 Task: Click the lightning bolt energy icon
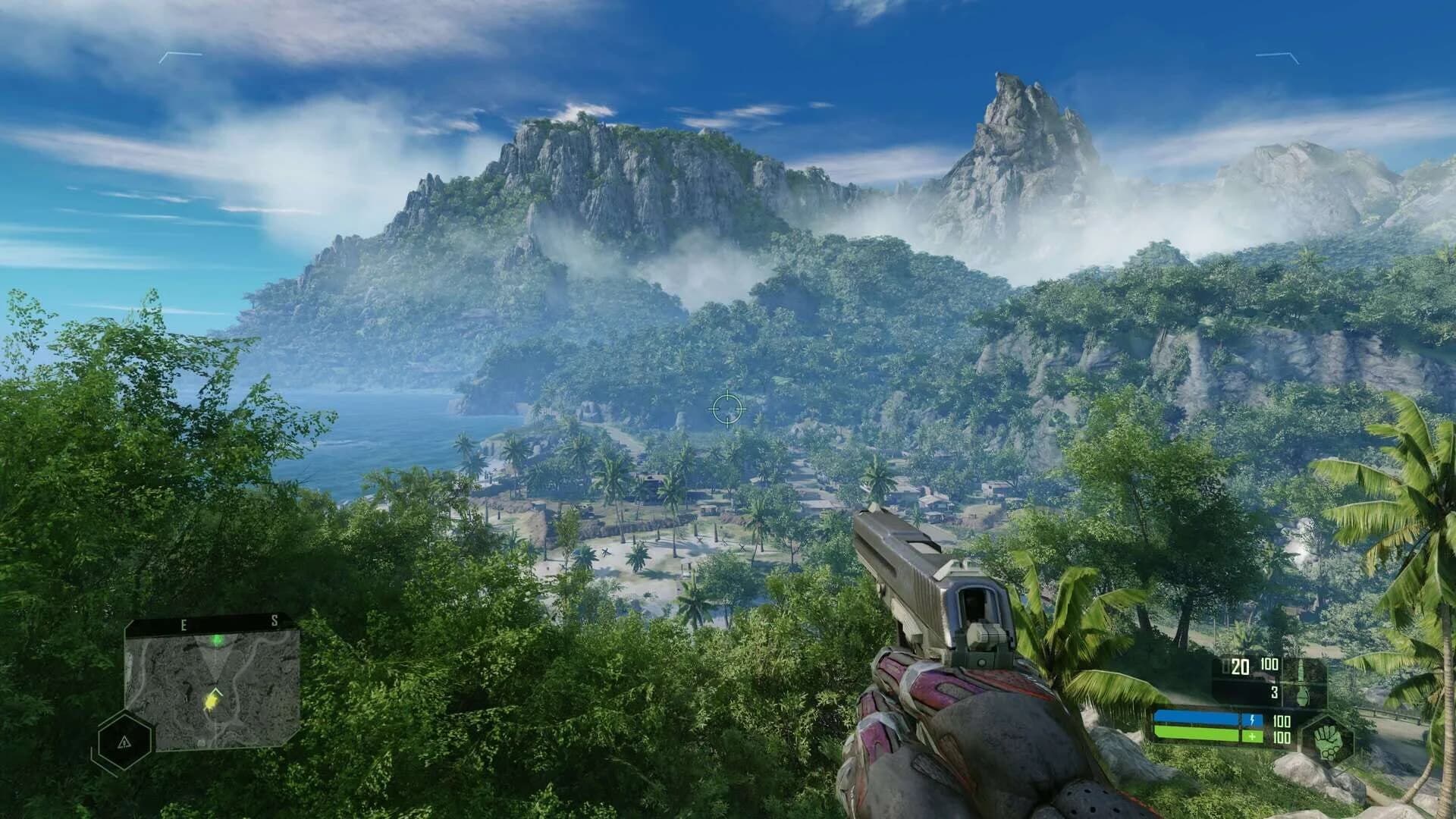(1252, 720)
